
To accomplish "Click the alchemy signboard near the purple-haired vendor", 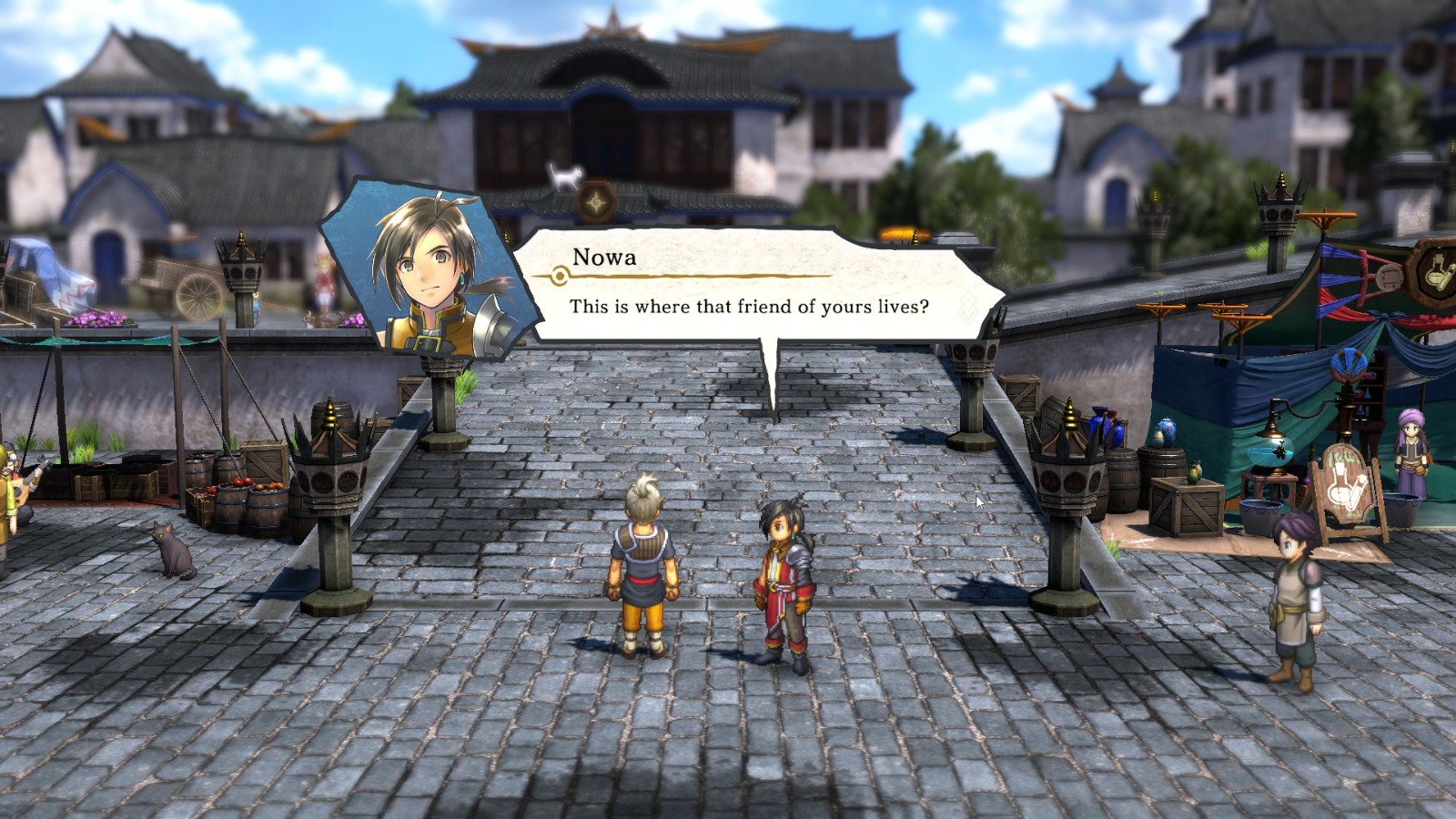I will click(x=1349, y=480).
